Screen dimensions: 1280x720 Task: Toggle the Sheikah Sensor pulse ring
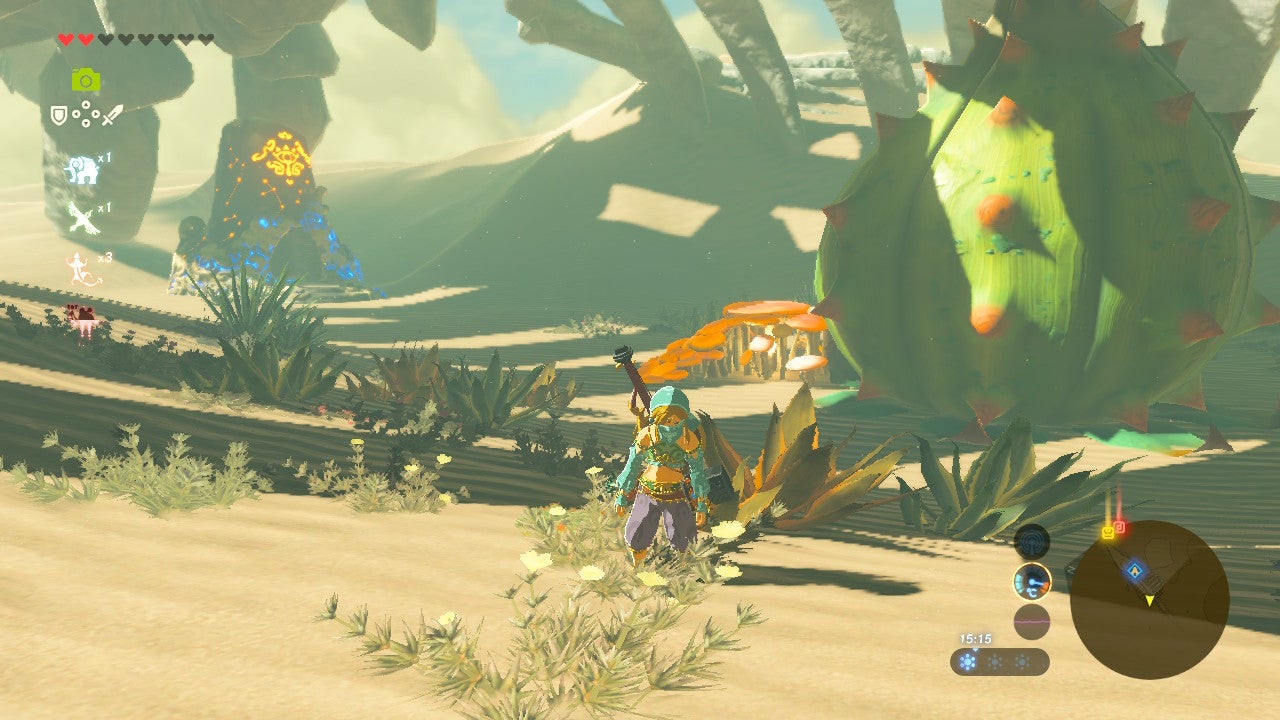click(x=1032, y=542)
